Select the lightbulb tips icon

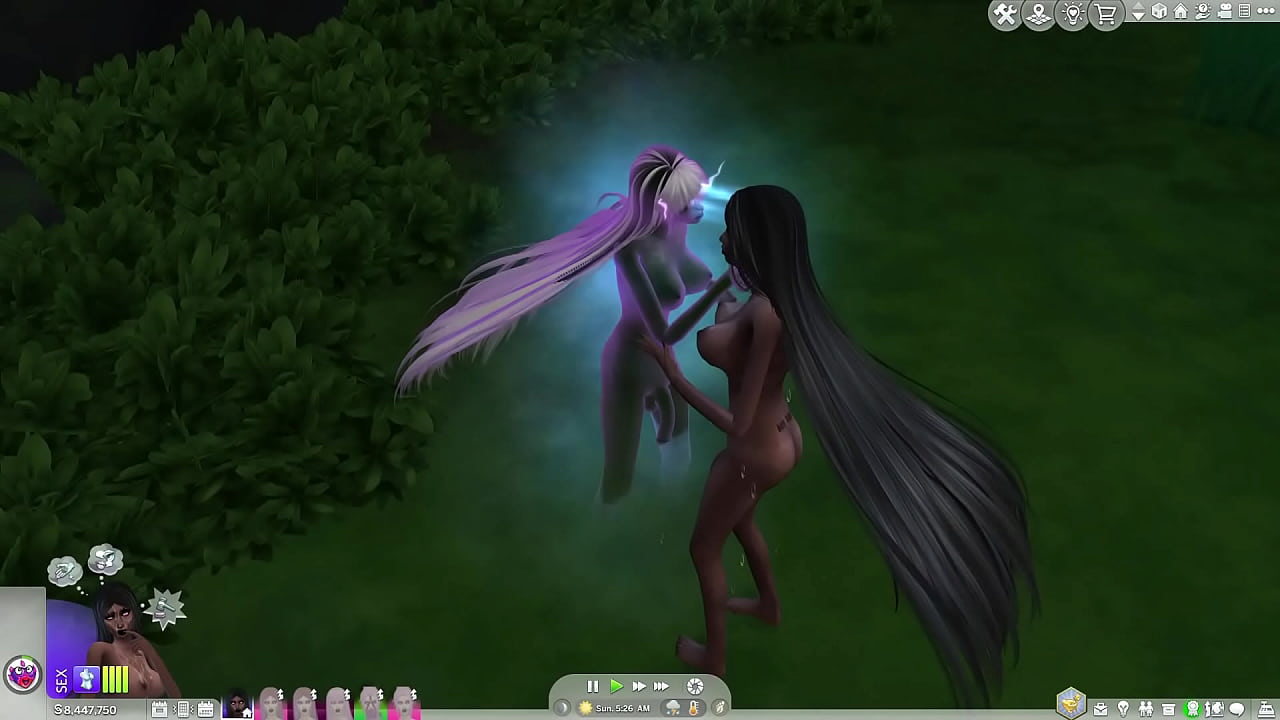1072,12
